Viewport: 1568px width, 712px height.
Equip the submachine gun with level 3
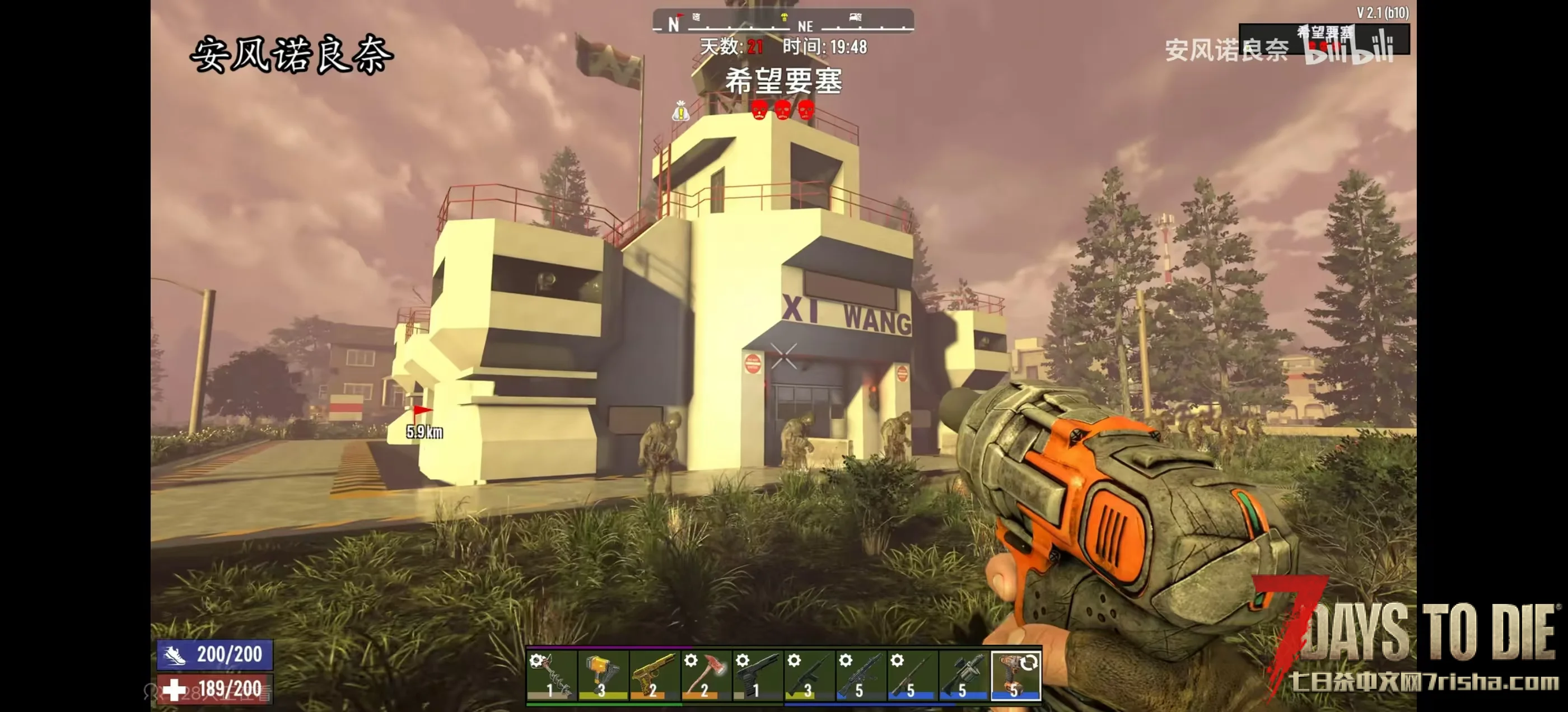tap(808, 674)
